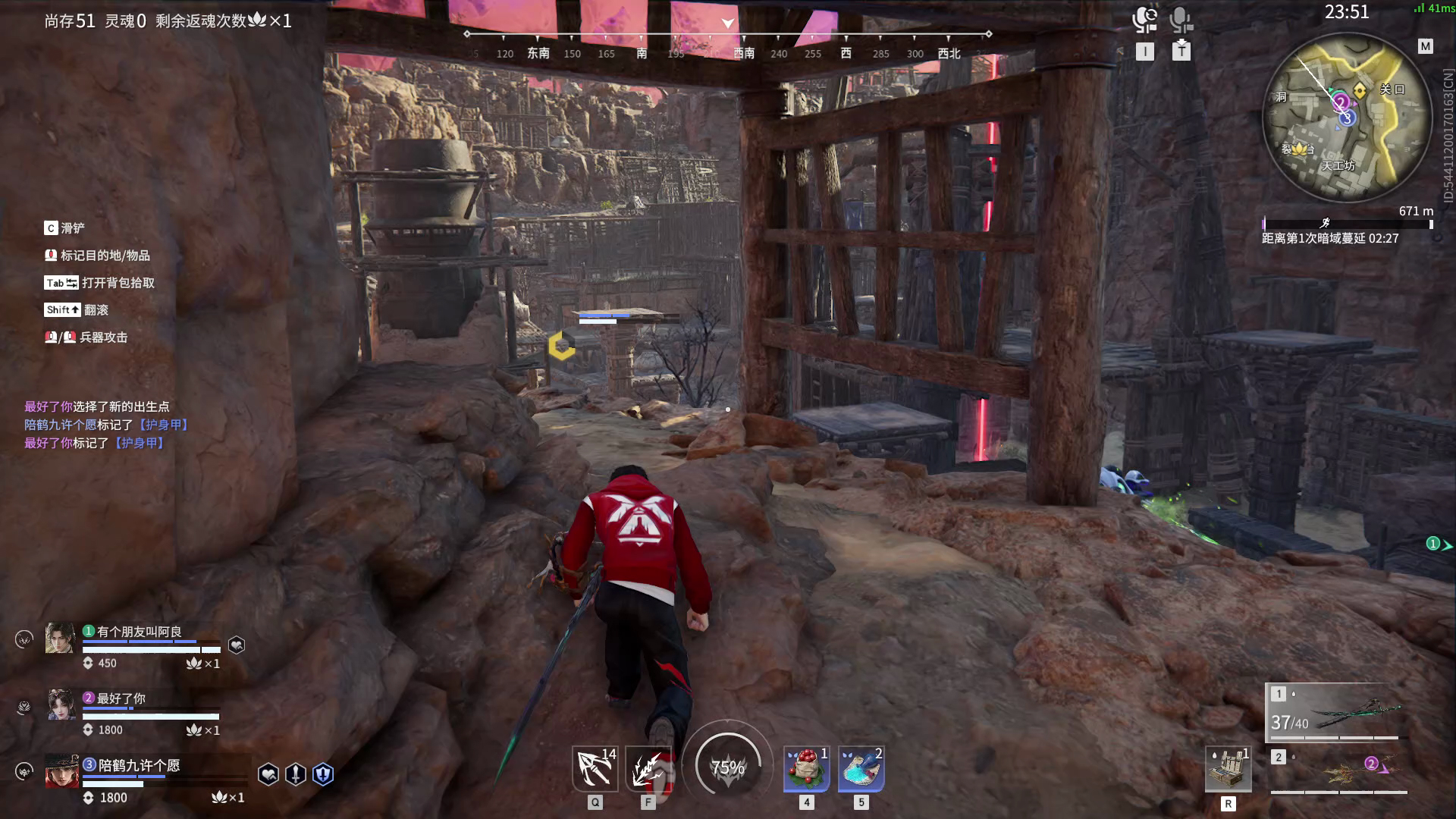Toggle the microphone icon
Viewport: 1456px width, 819px height.
(x=1181, y=20)
